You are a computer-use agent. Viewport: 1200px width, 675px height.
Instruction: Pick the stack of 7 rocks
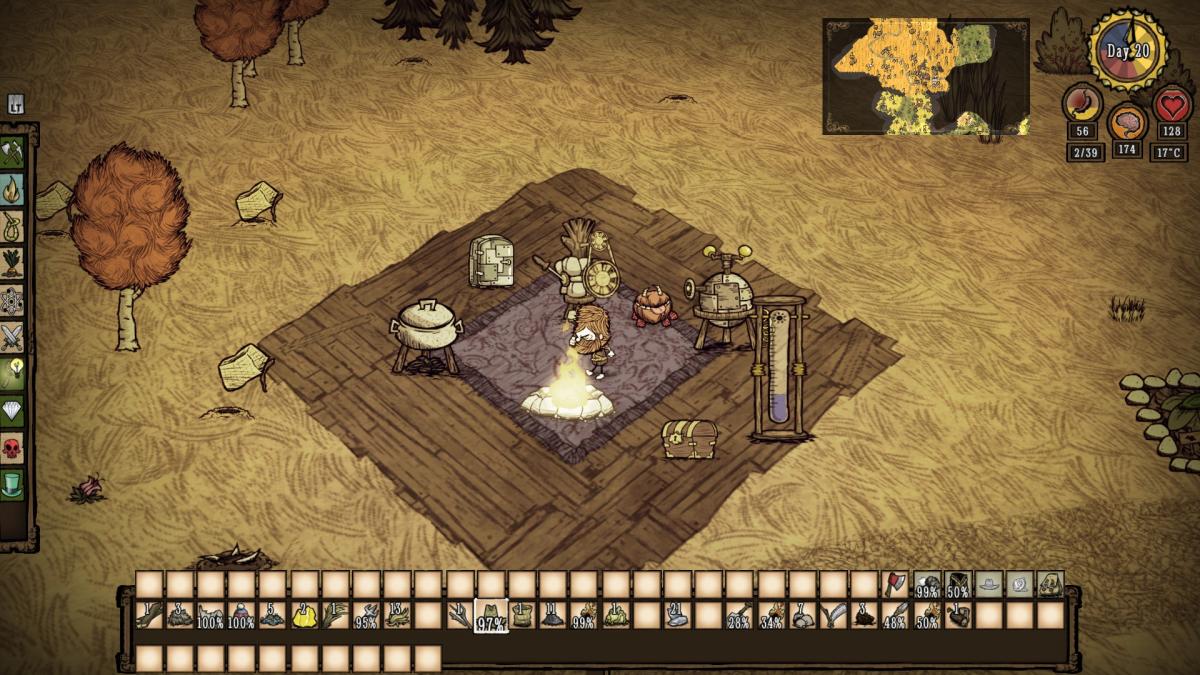coord(803,615)
